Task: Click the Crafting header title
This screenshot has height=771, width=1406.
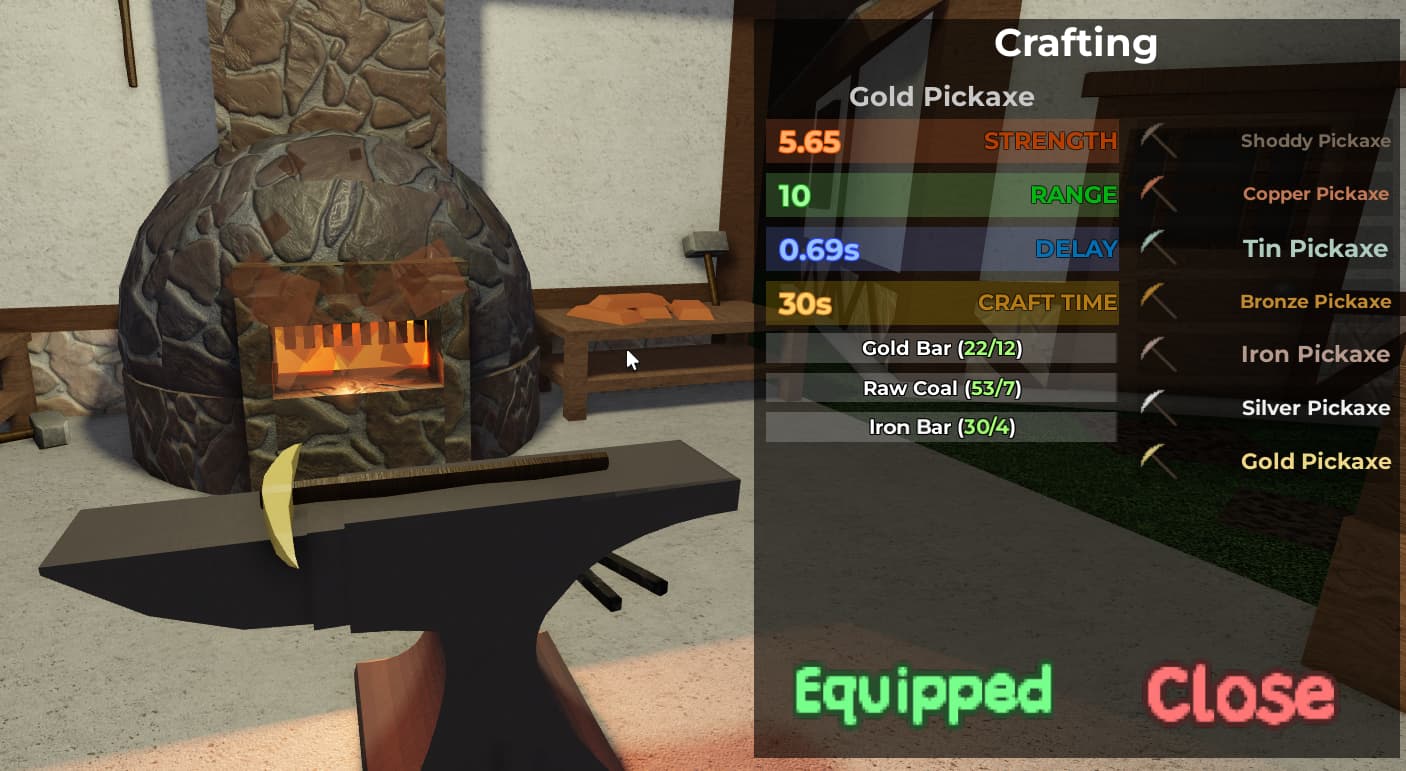Action: coord(1075,43)
